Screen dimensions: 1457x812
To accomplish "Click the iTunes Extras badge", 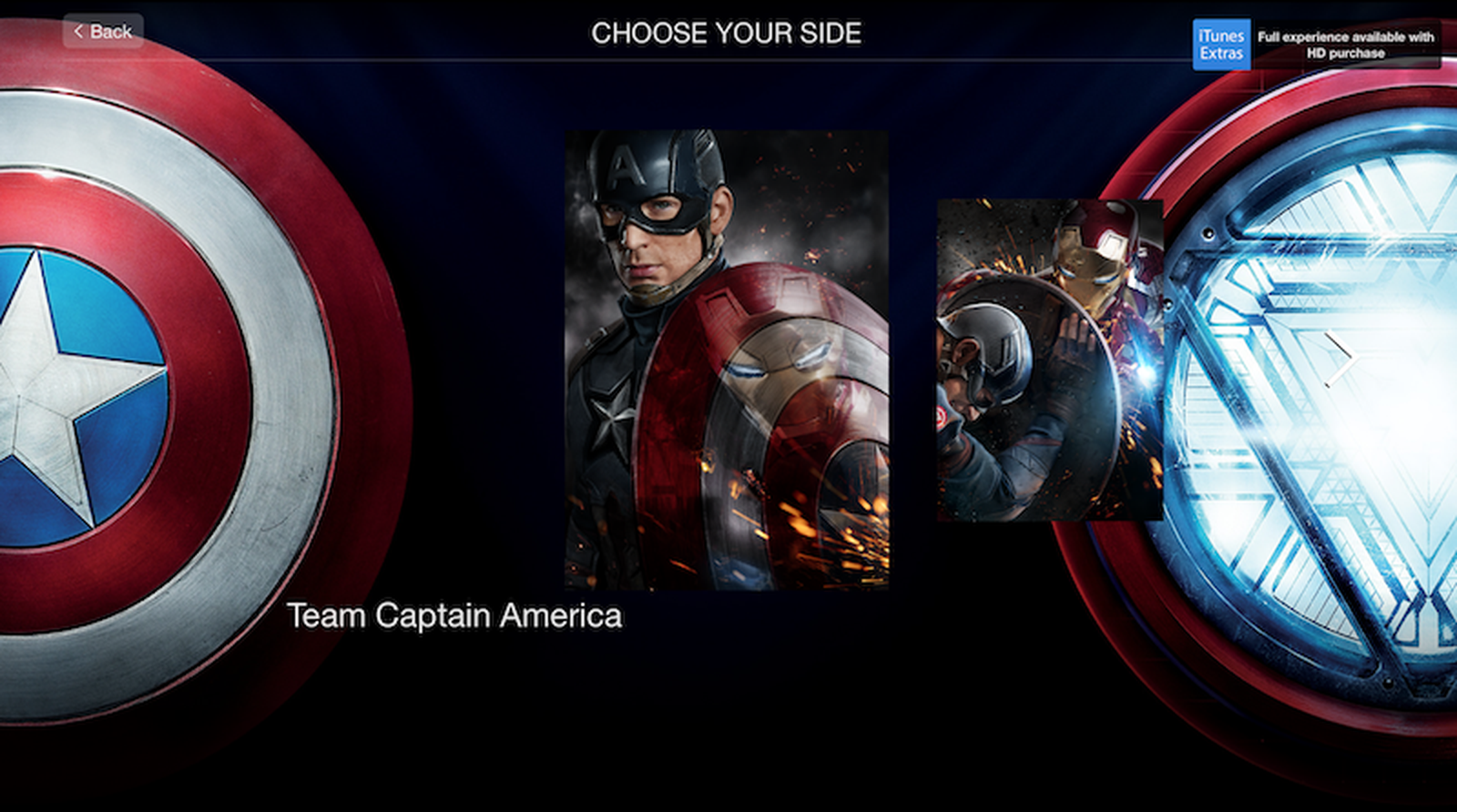I will (x=1224, y=42).
